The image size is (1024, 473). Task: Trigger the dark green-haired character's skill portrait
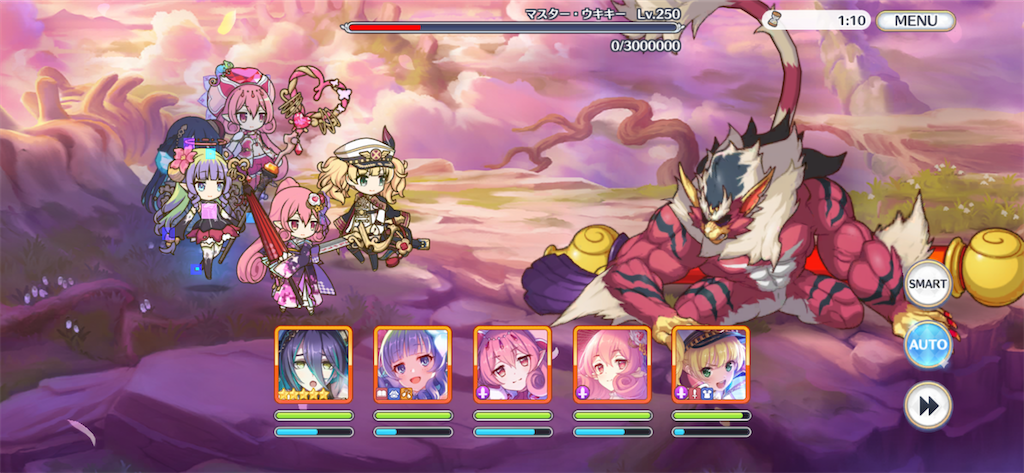pyautogui.click(x=313, y=365)
